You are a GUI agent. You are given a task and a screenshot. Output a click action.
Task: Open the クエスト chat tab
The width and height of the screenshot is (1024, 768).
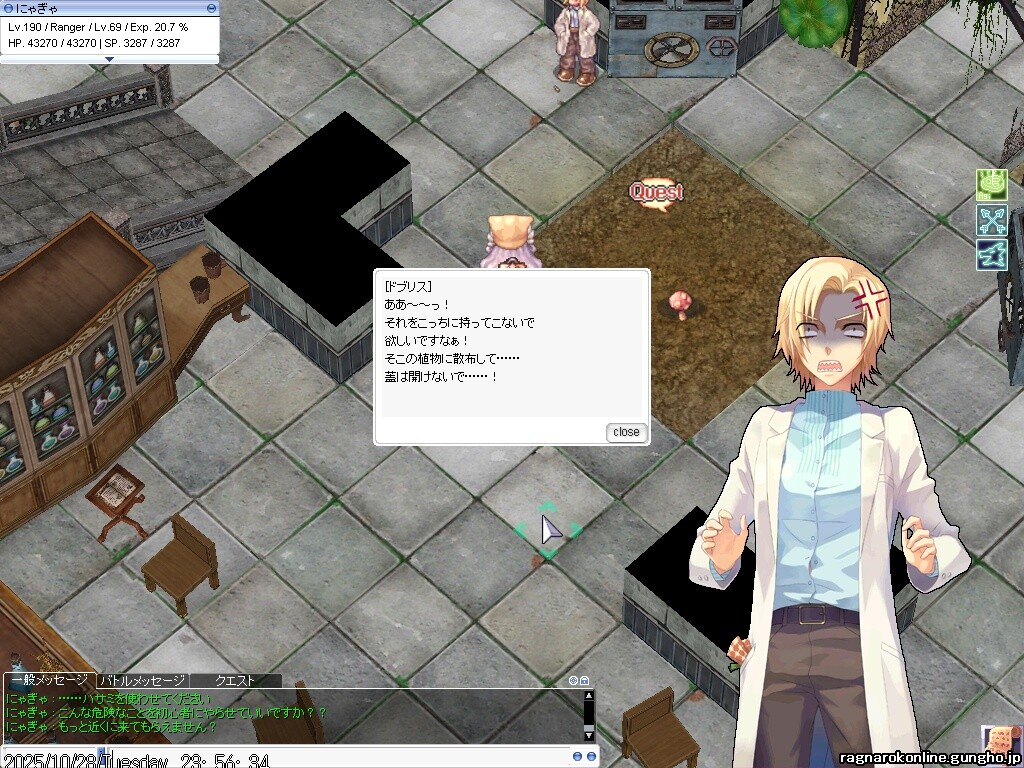[235, 681]
